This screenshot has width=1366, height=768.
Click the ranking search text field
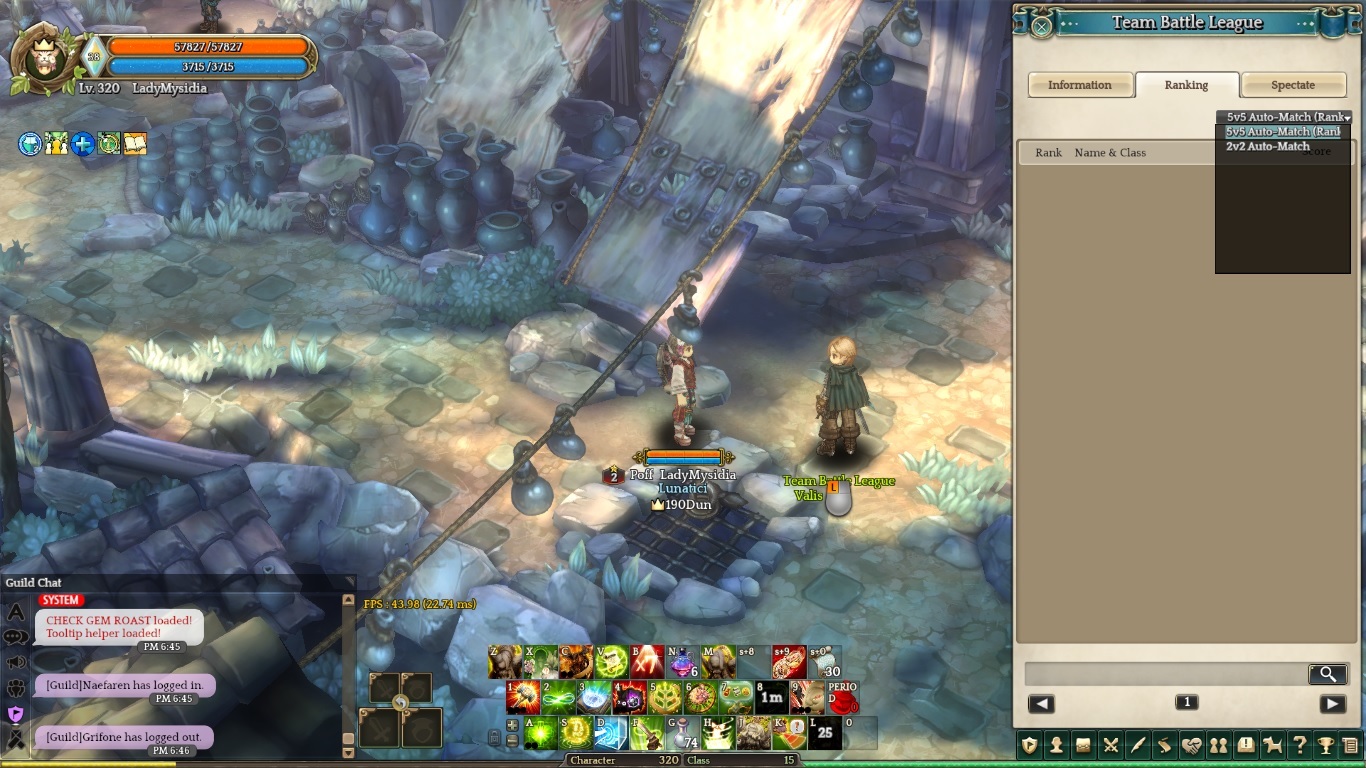1165,674
